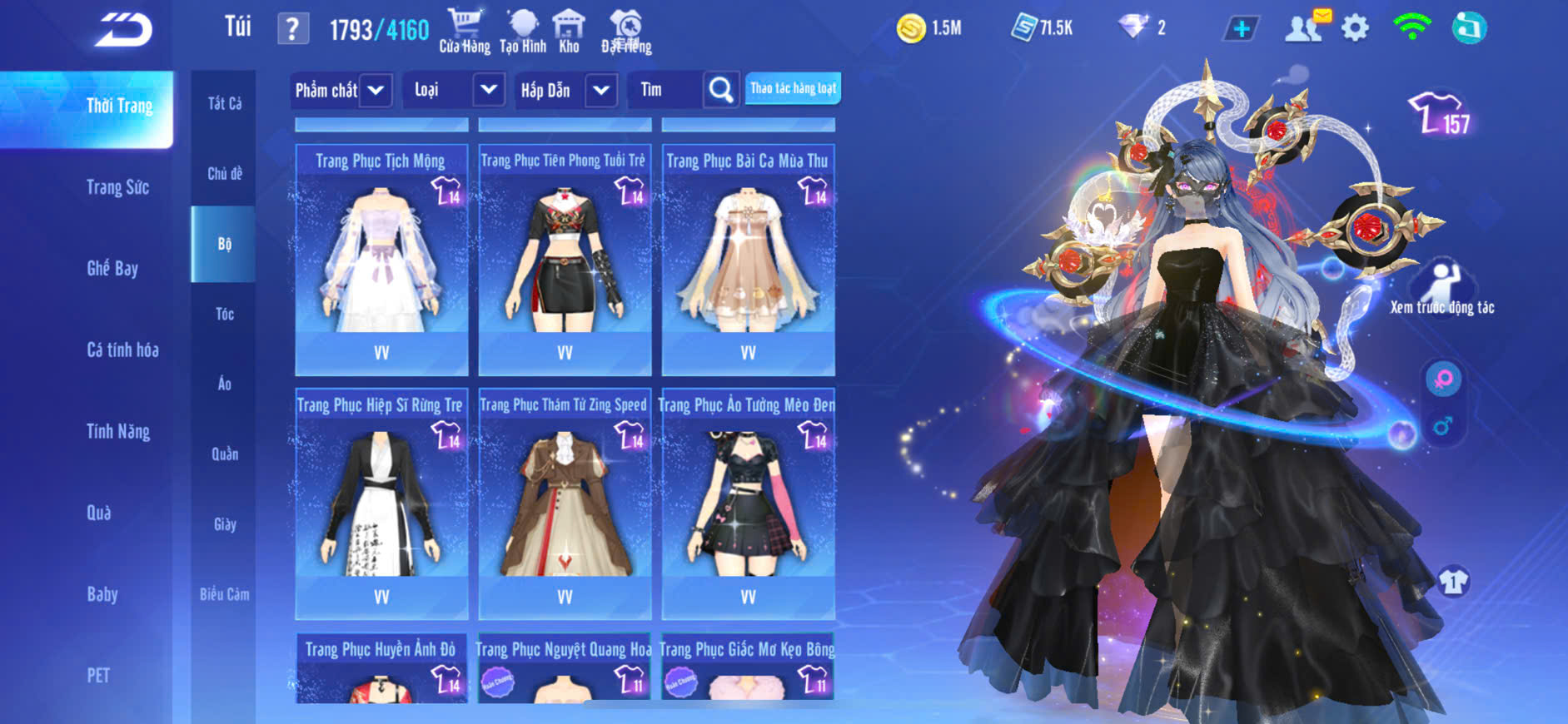Image resolution: width=1568 pixels, height=724 pixels.
Task: Go back using the arrow logo button
Action: click(x=123, y=30)
